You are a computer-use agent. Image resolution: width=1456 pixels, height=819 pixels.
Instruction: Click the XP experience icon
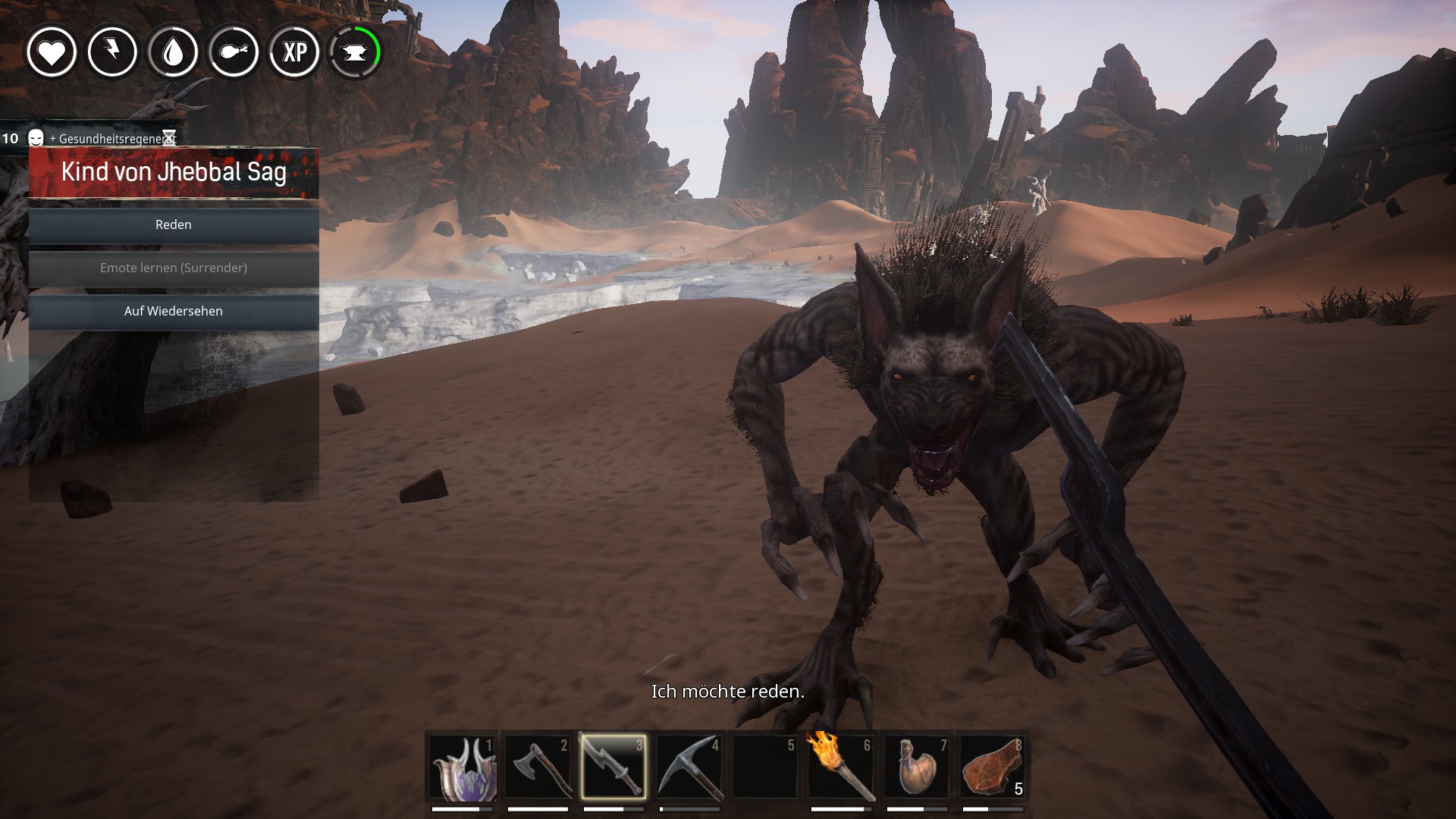(x=294, y=52)
